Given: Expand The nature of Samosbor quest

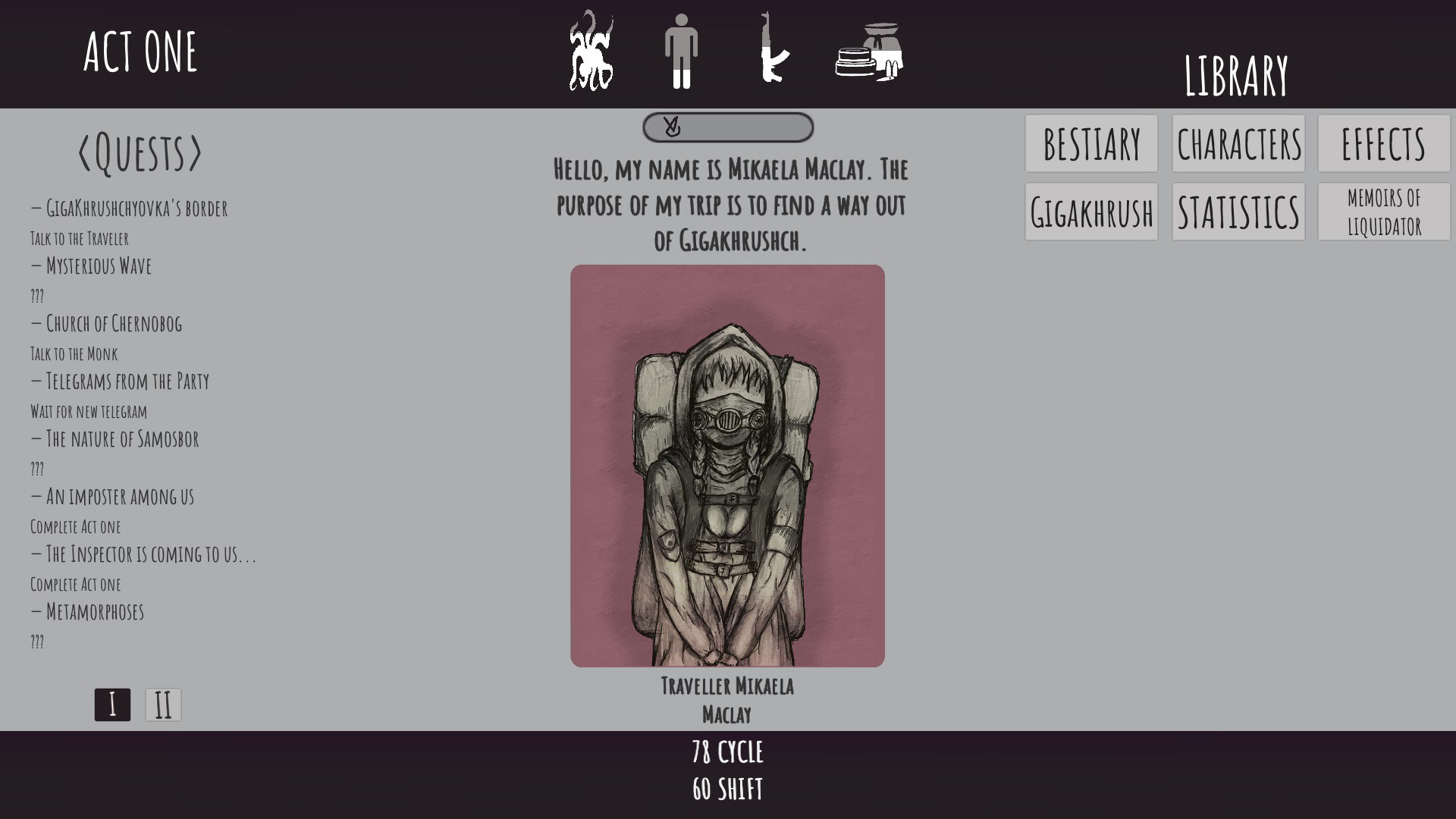Looking at the screenshot, I should point(115,439).
